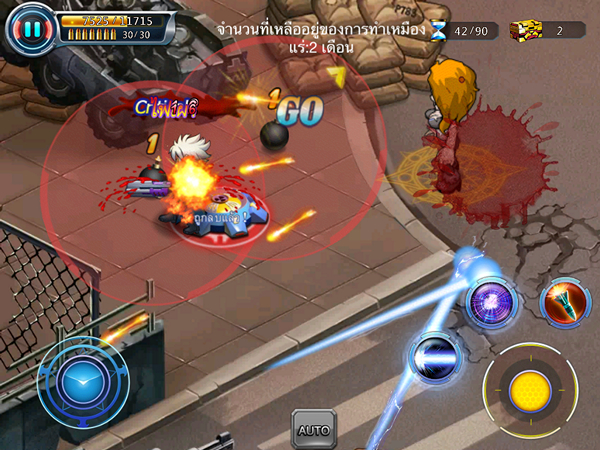Activate the purple energy orb skill

tap(492, 300)
